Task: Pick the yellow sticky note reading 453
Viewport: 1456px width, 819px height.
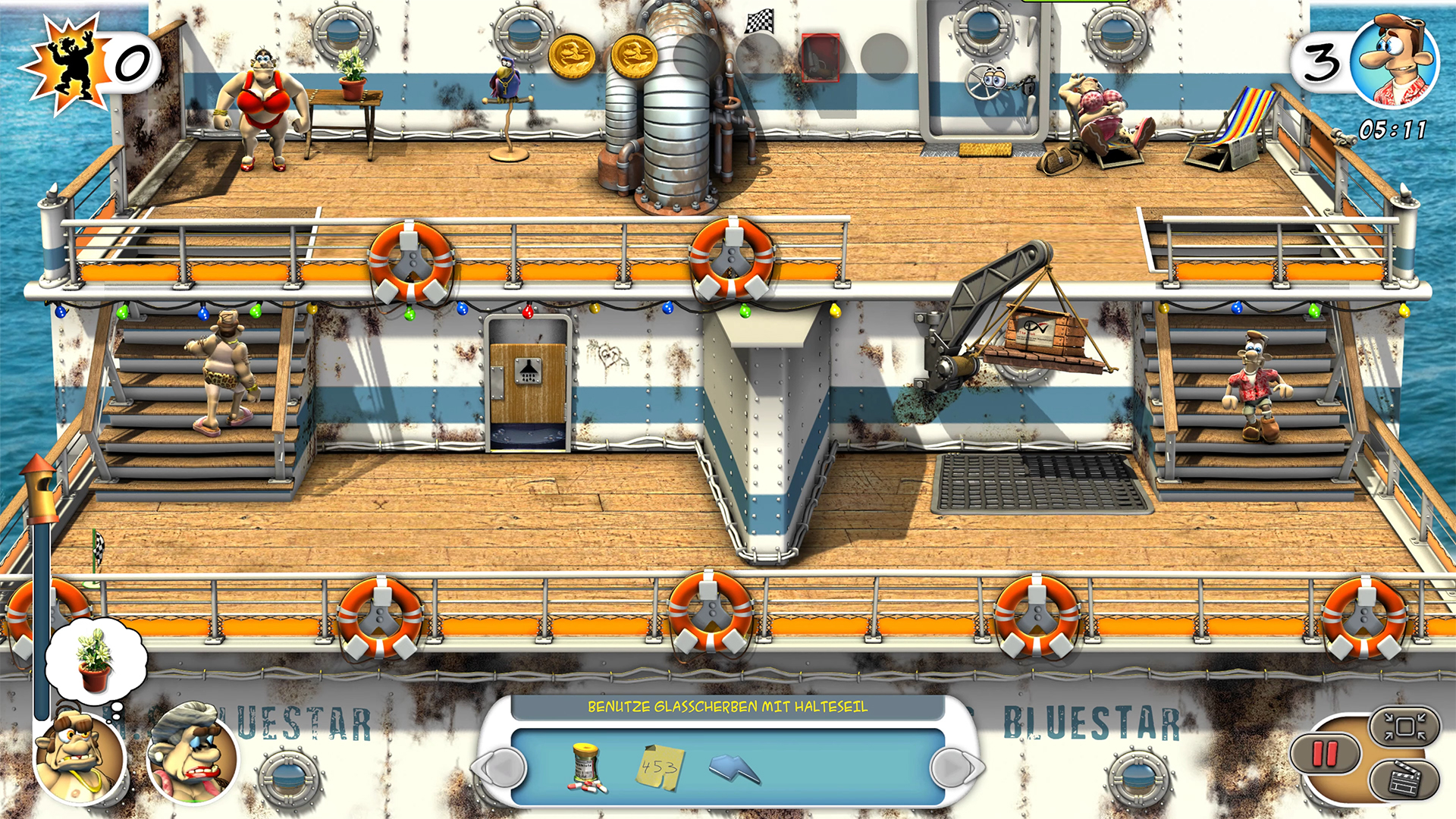Action: click(x=659, y=767)
